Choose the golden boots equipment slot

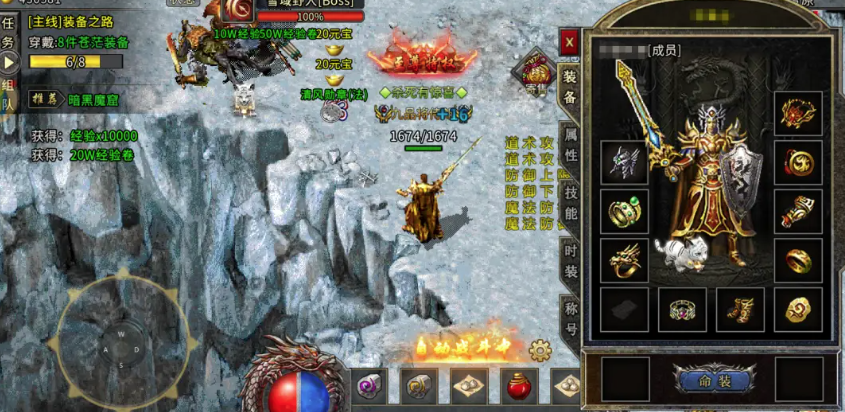pos(740,310)
